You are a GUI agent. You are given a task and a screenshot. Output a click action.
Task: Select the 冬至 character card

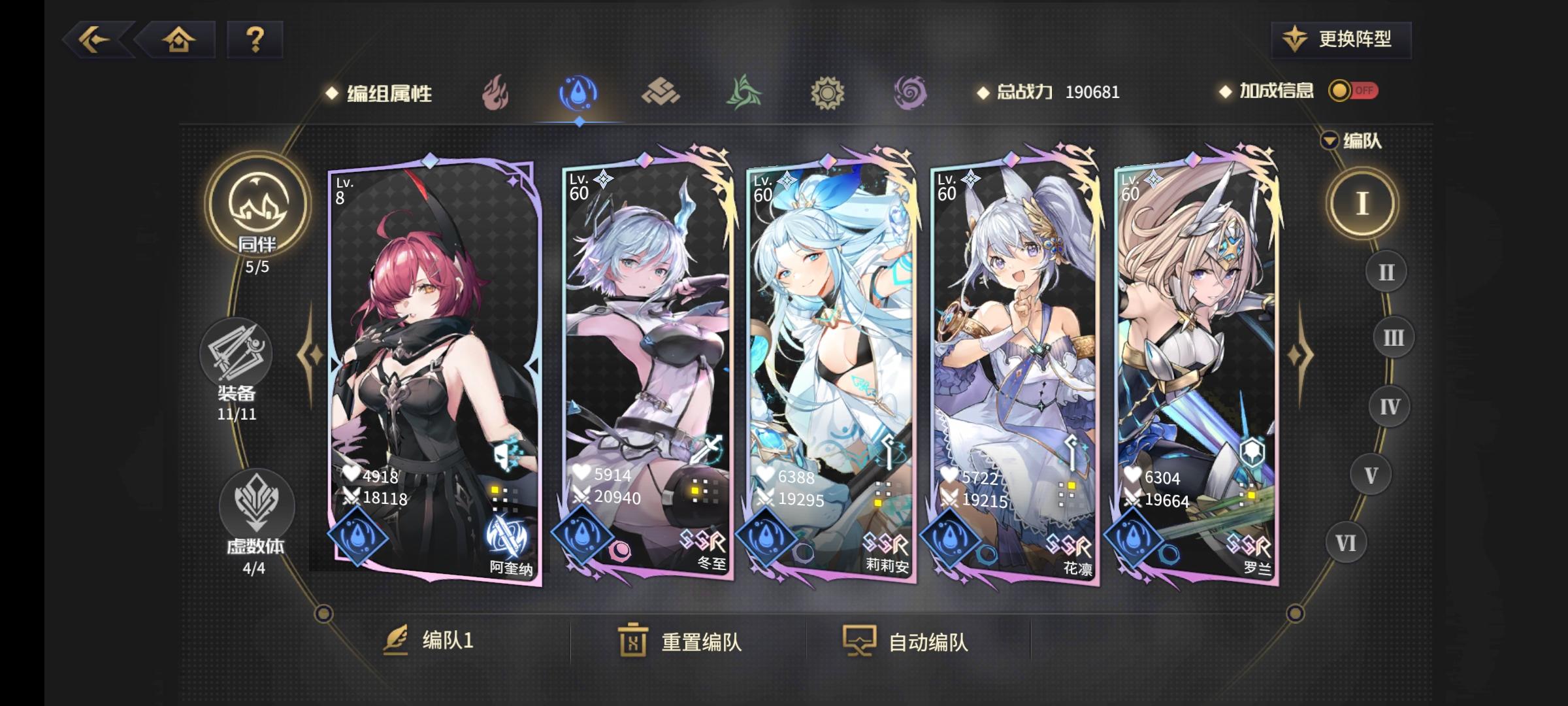(x=647, y=366)
